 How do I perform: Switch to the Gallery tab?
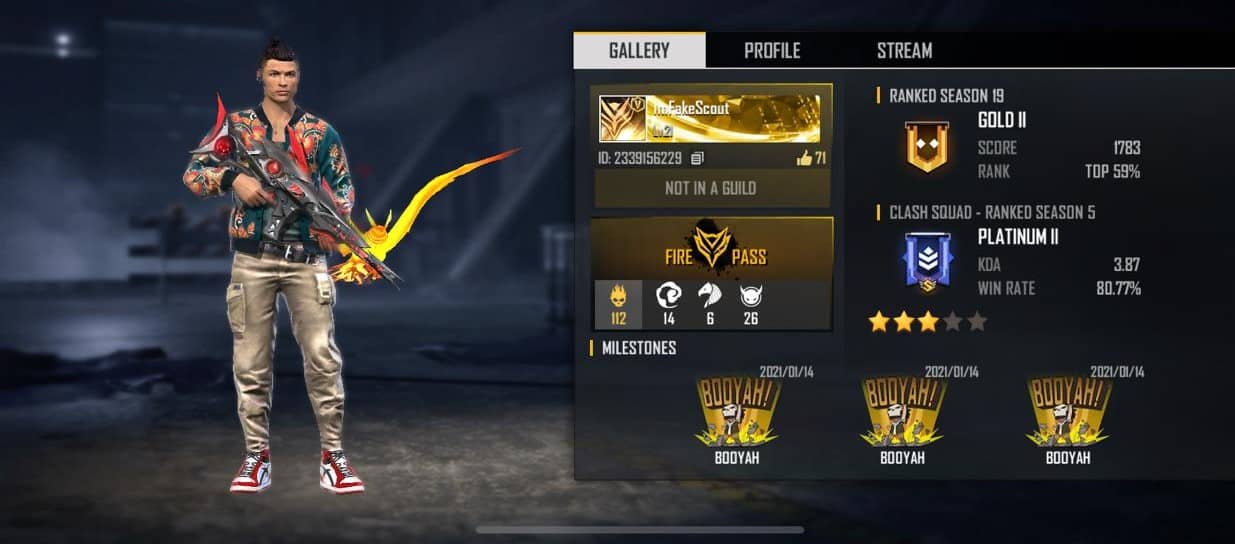639,50
